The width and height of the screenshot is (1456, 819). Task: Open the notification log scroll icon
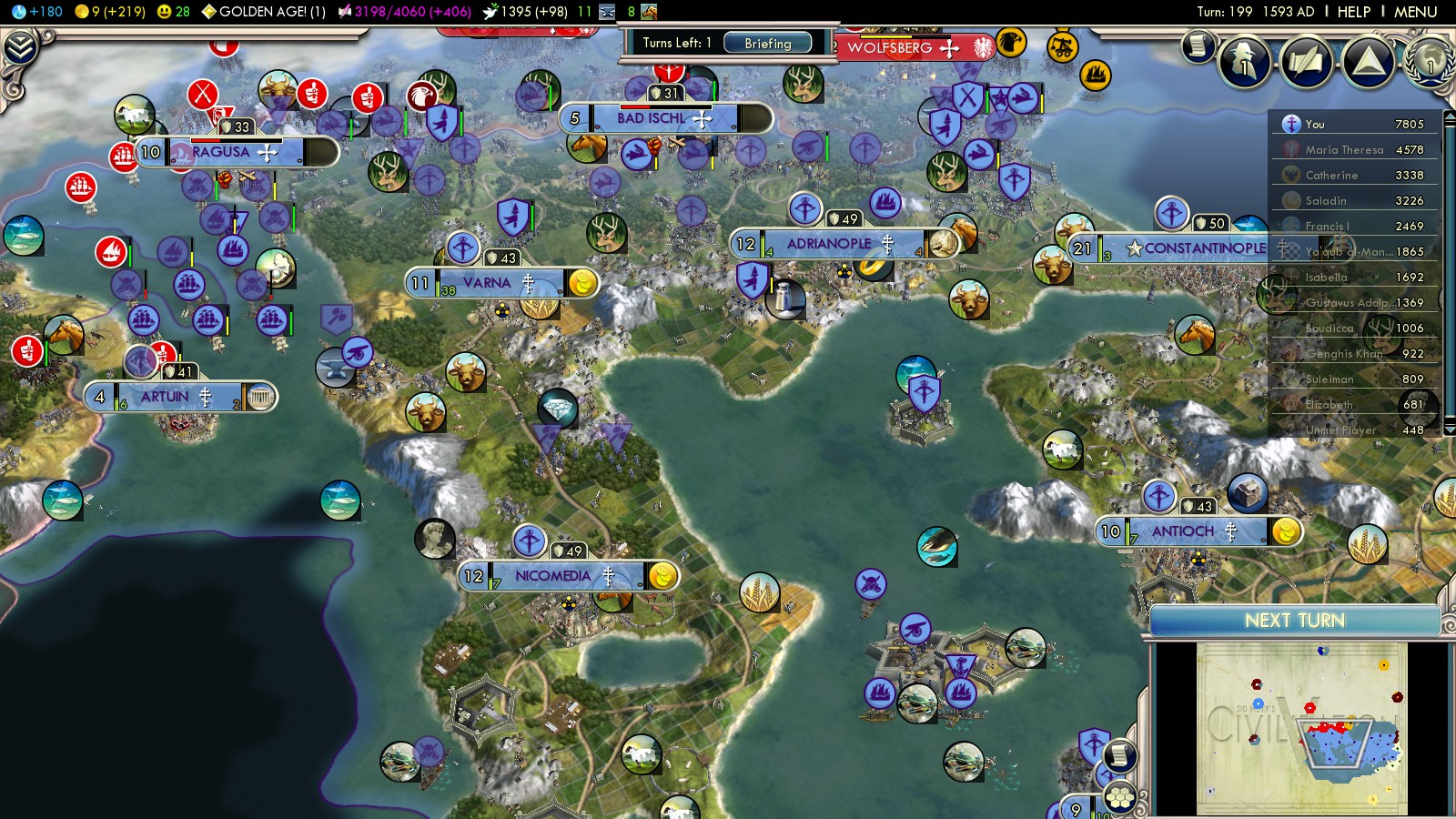[x=1198, y=45]
